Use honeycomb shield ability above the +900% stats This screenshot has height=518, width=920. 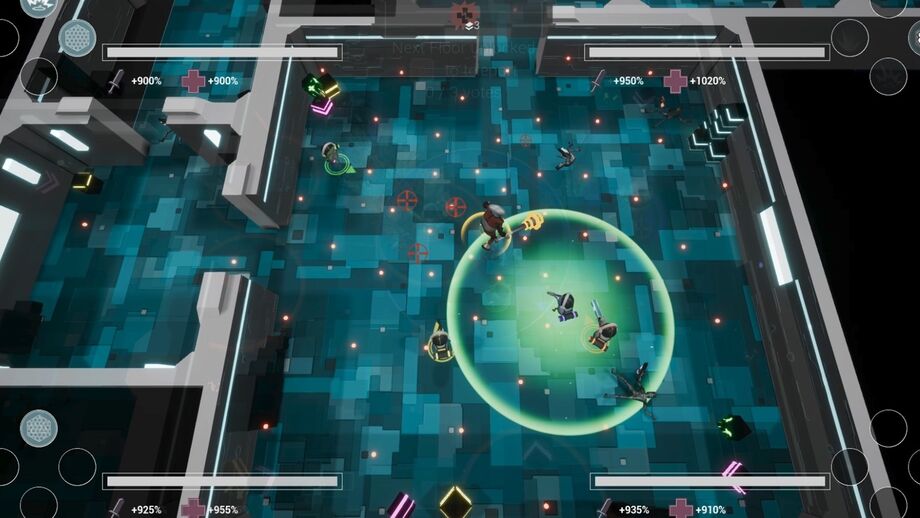pos(77,37)
